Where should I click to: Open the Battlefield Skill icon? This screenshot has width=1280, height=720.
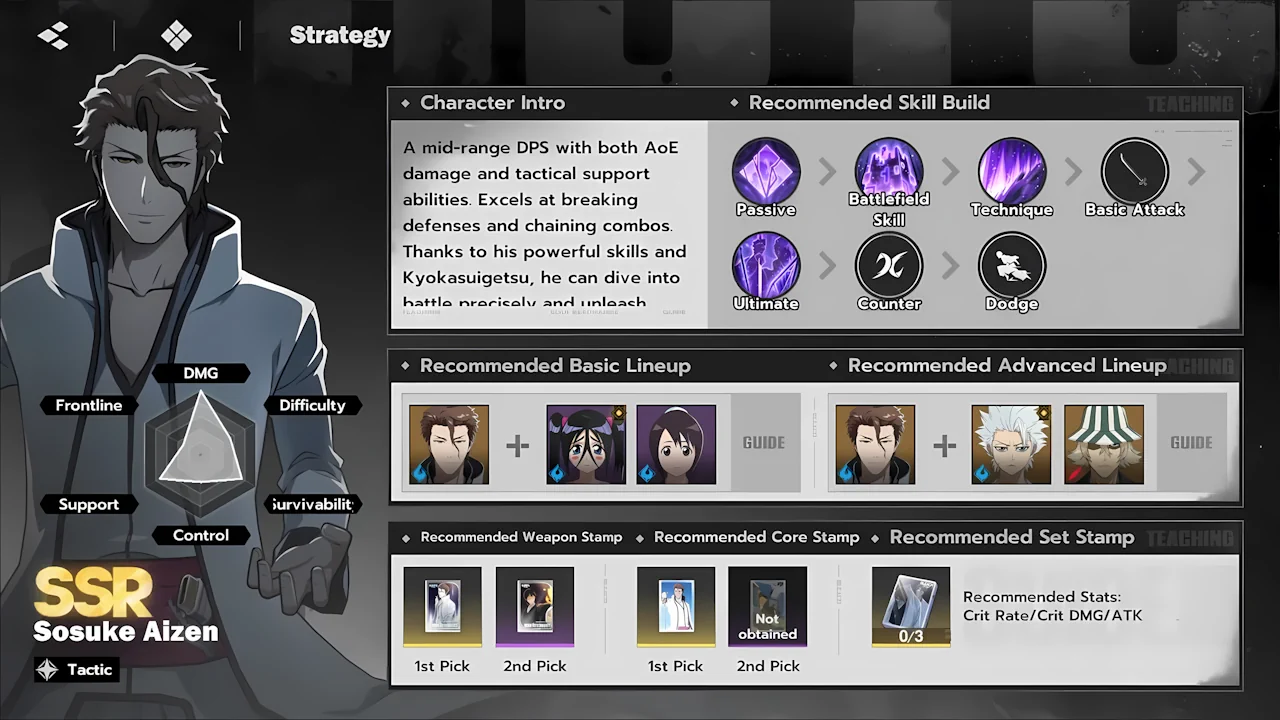point(889,172)
